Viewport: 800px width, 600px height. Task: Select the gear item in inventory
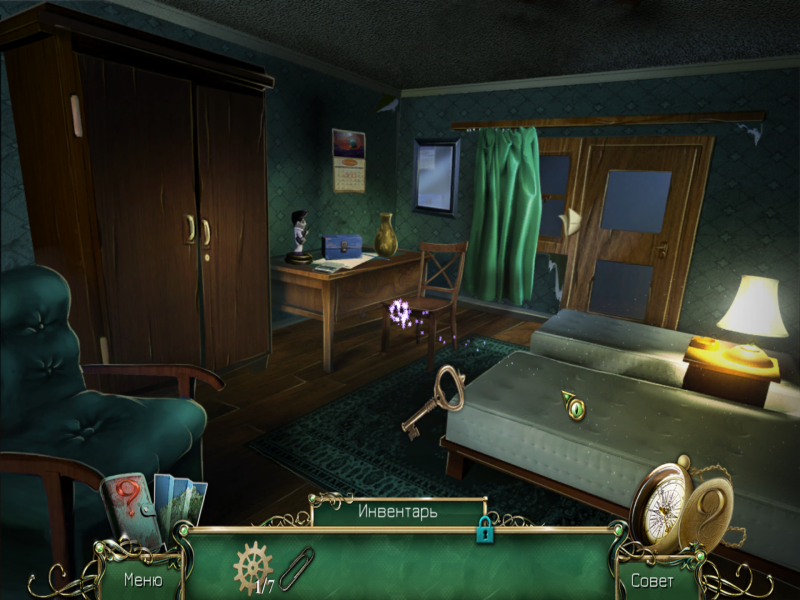coord(252,567)
